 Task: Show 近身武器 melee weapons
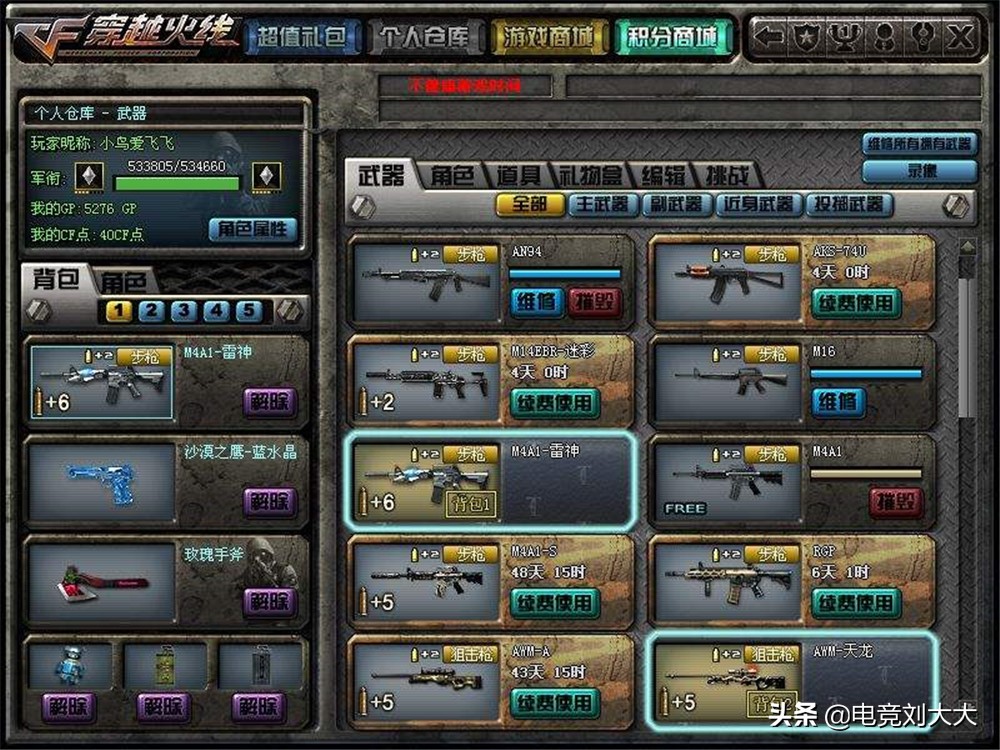759,205
